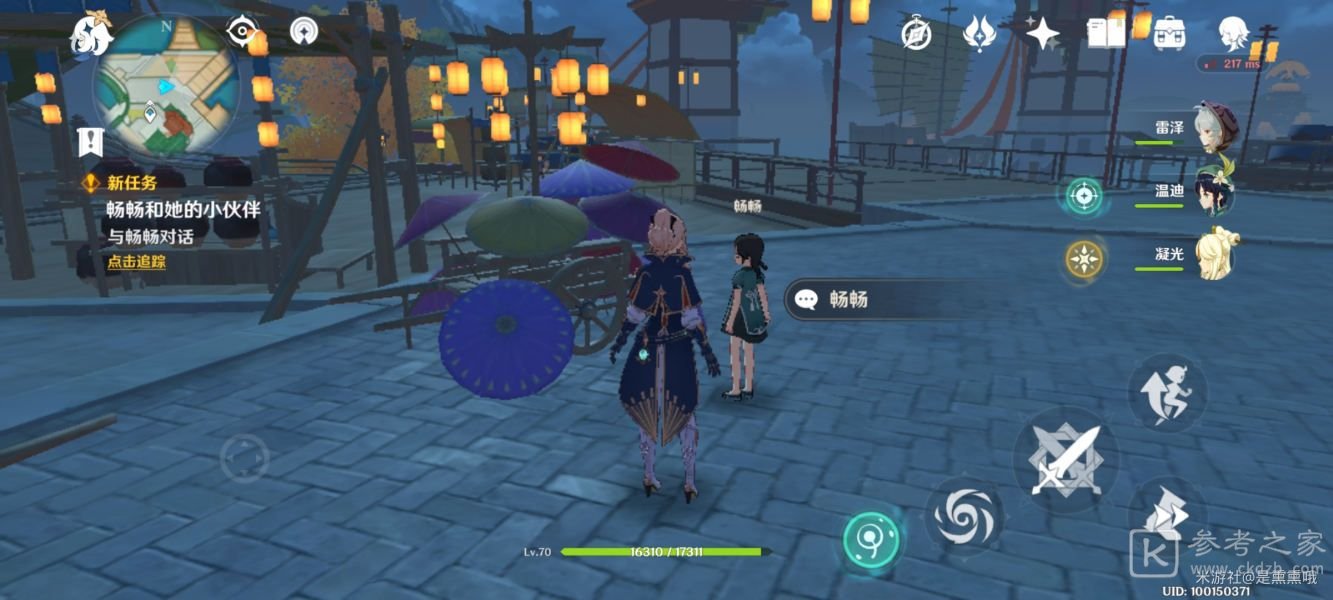Switch to party member 雷泽
Image resolution: width=1333 pixels, height=600 pixels.
pyautogui.click(x=1215, y=128)
